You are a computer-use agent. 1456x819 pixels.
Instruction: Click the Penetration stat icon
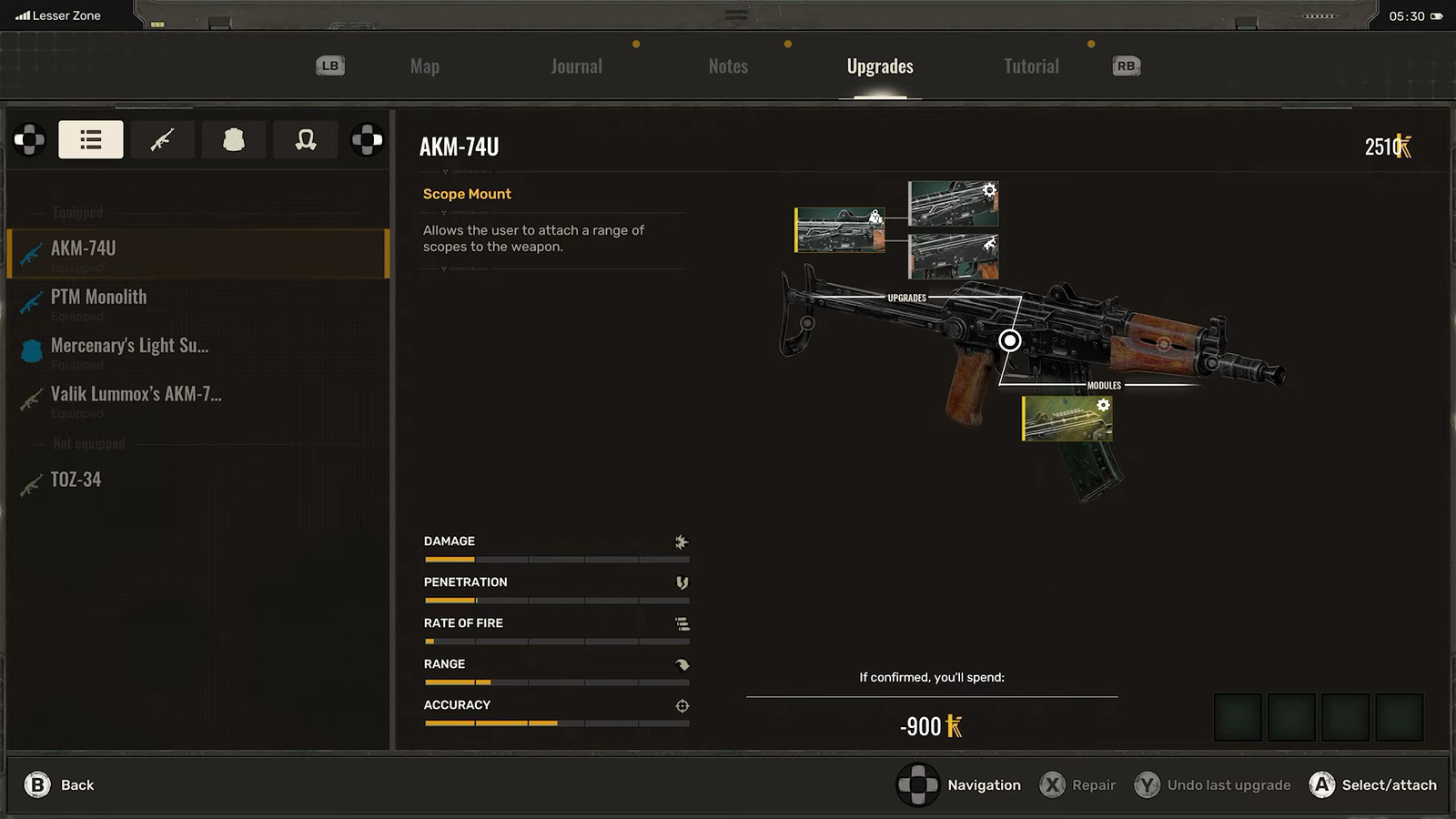click(x=682, y=582)
